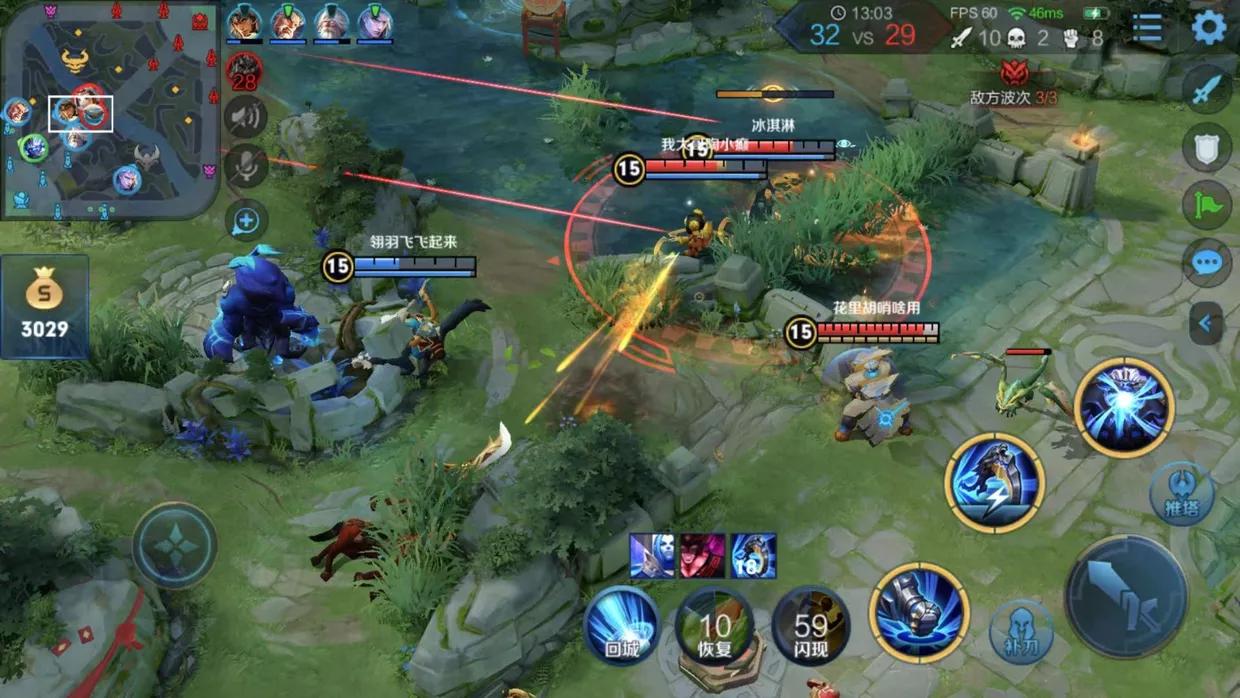Tap the 推塔 tower attack button
1240x698 pixels.
coord(1182,494)
